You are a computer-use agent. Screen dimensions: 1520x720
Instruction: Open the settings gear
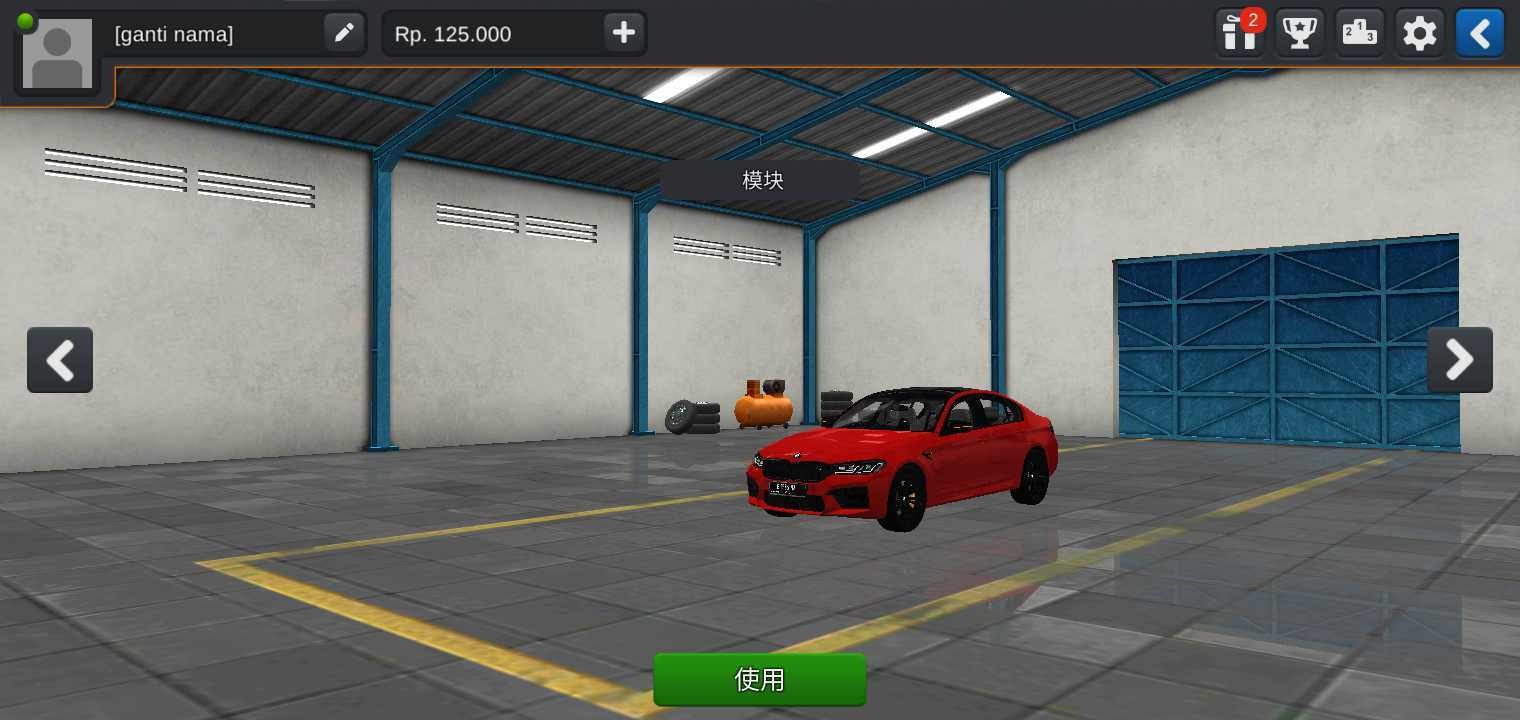coord(1419,32)
